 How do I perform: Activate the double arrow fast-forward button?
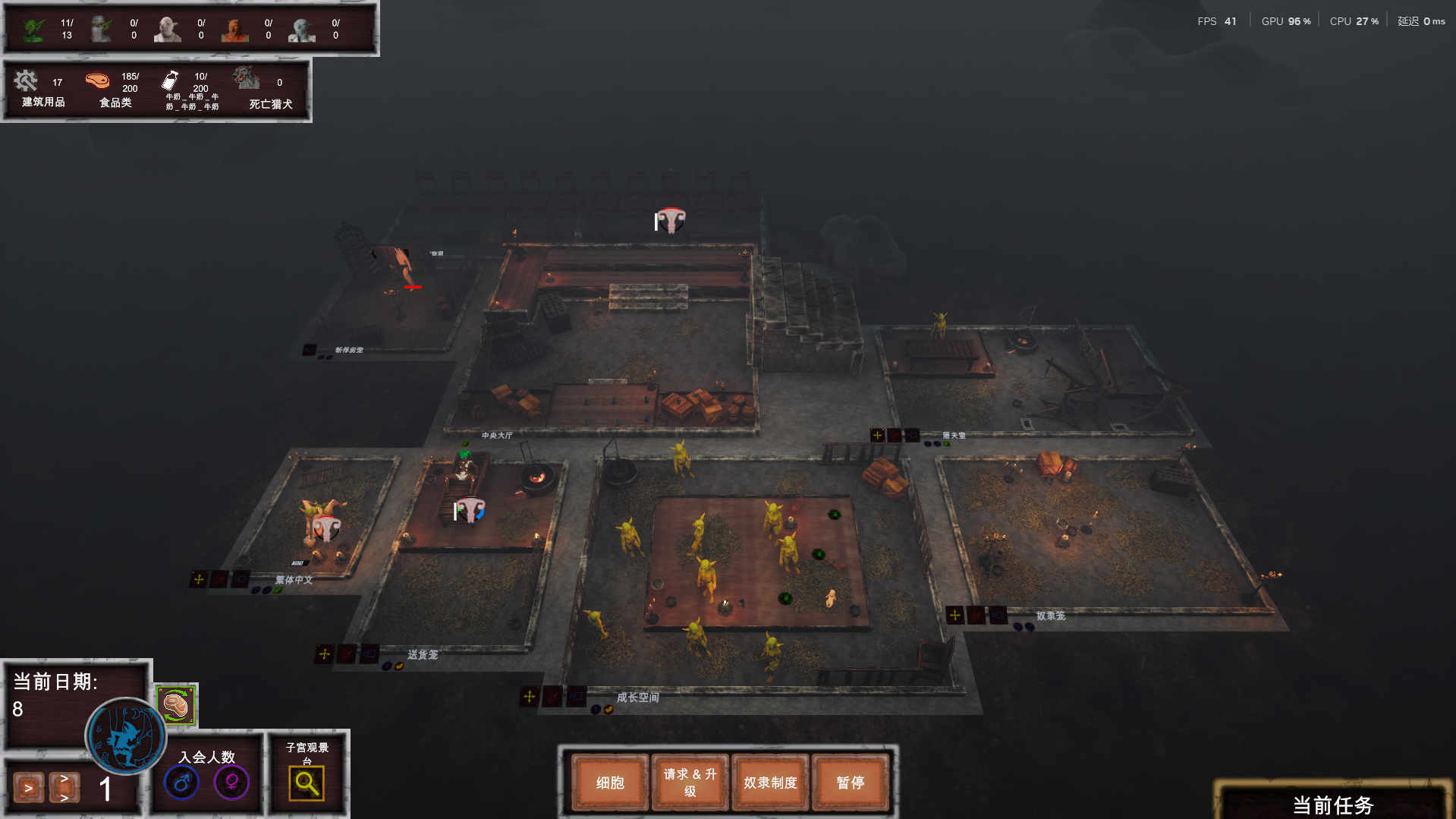pos(64,788)
